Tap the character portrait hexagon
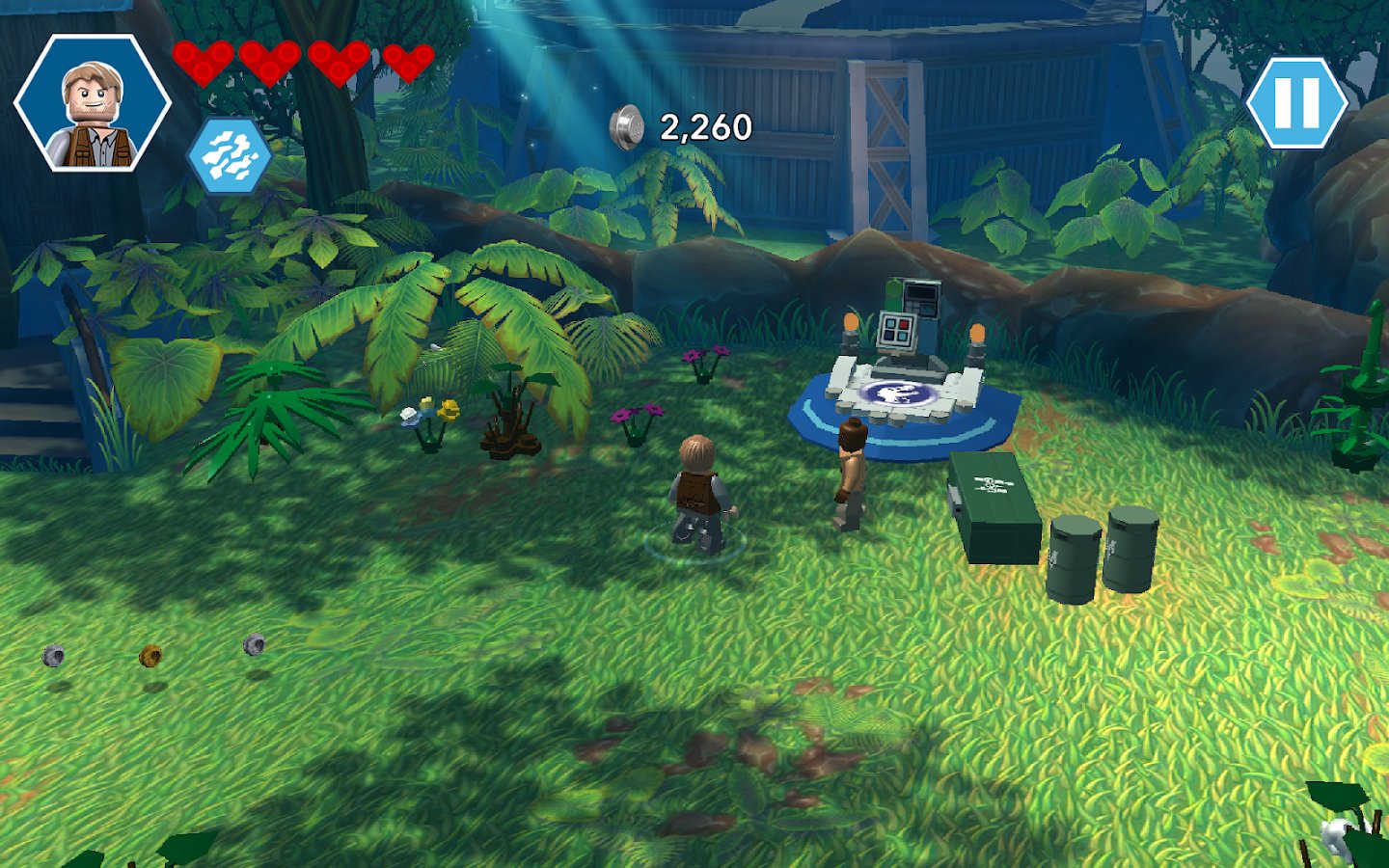The width and height of the screenshot is (1389, 868). [93, 103]
